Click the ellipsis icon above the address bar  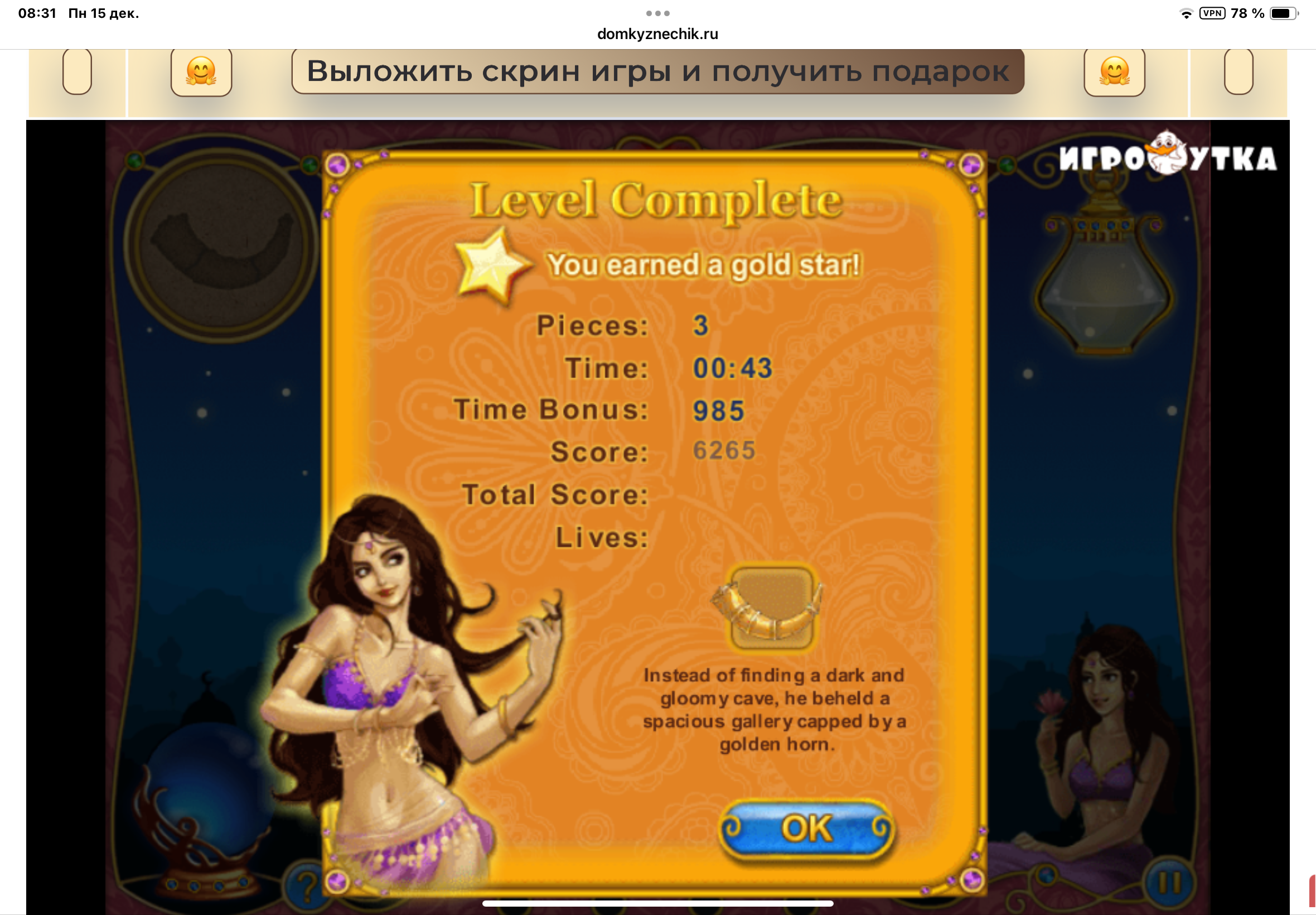point(657,13)
